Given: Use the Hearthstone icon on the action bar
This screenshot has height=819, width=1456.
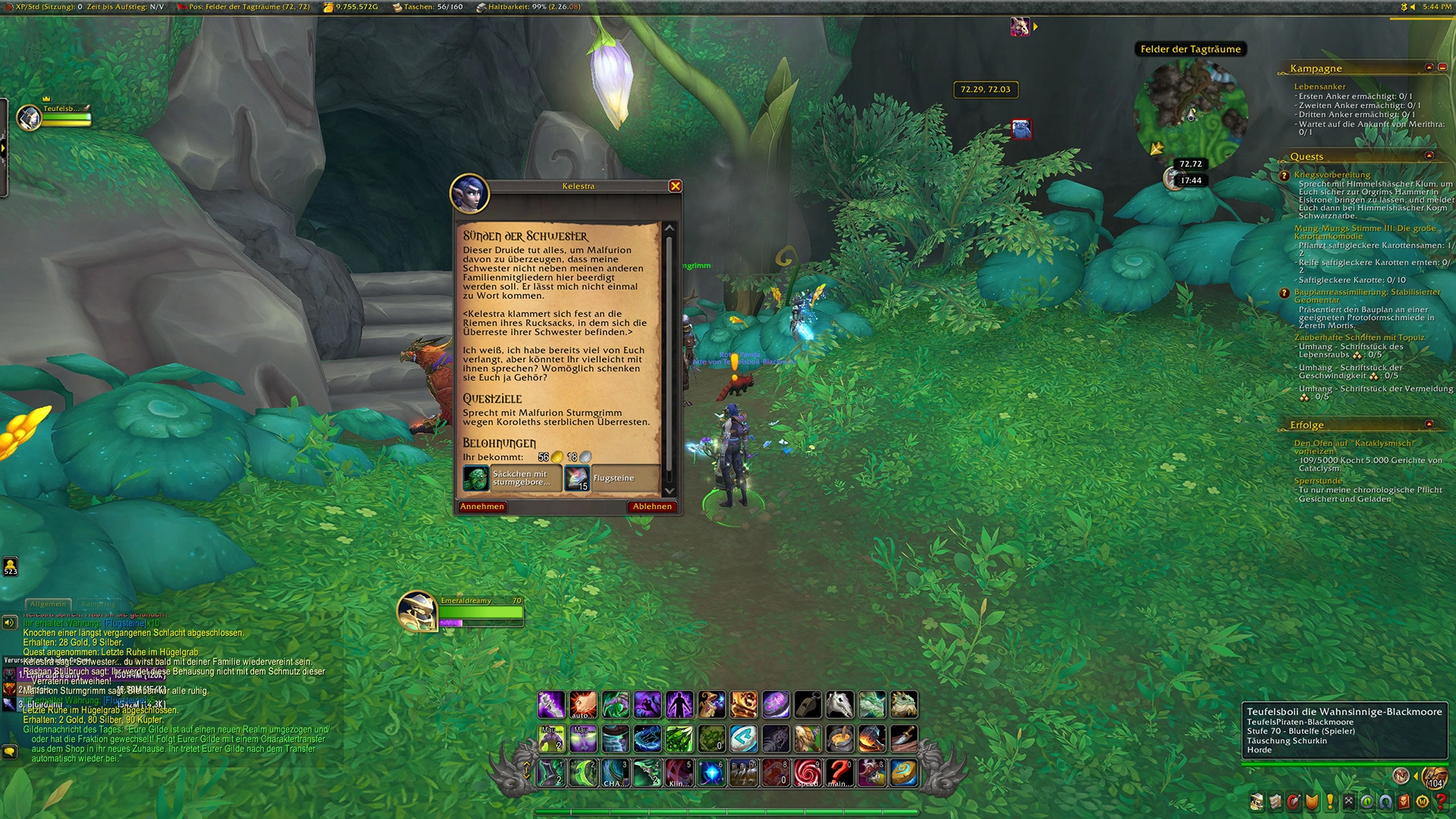Looking at the screenshot, I should coord(904,773).
